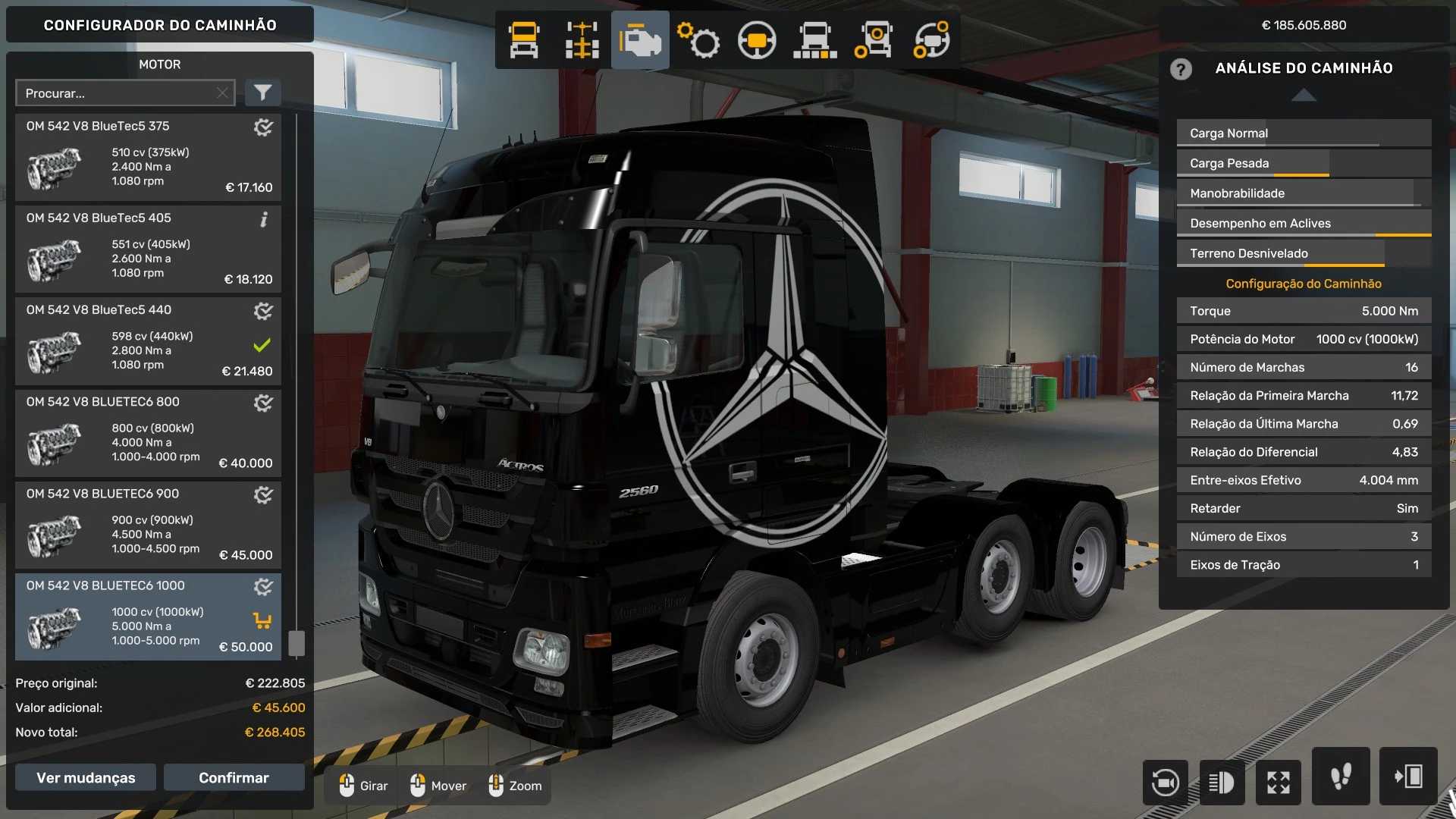Select the OM 542 V8 BlueTec5 375 engine
The width and height of the screenshot is (1456, 819).
click(x=148, y=158)
